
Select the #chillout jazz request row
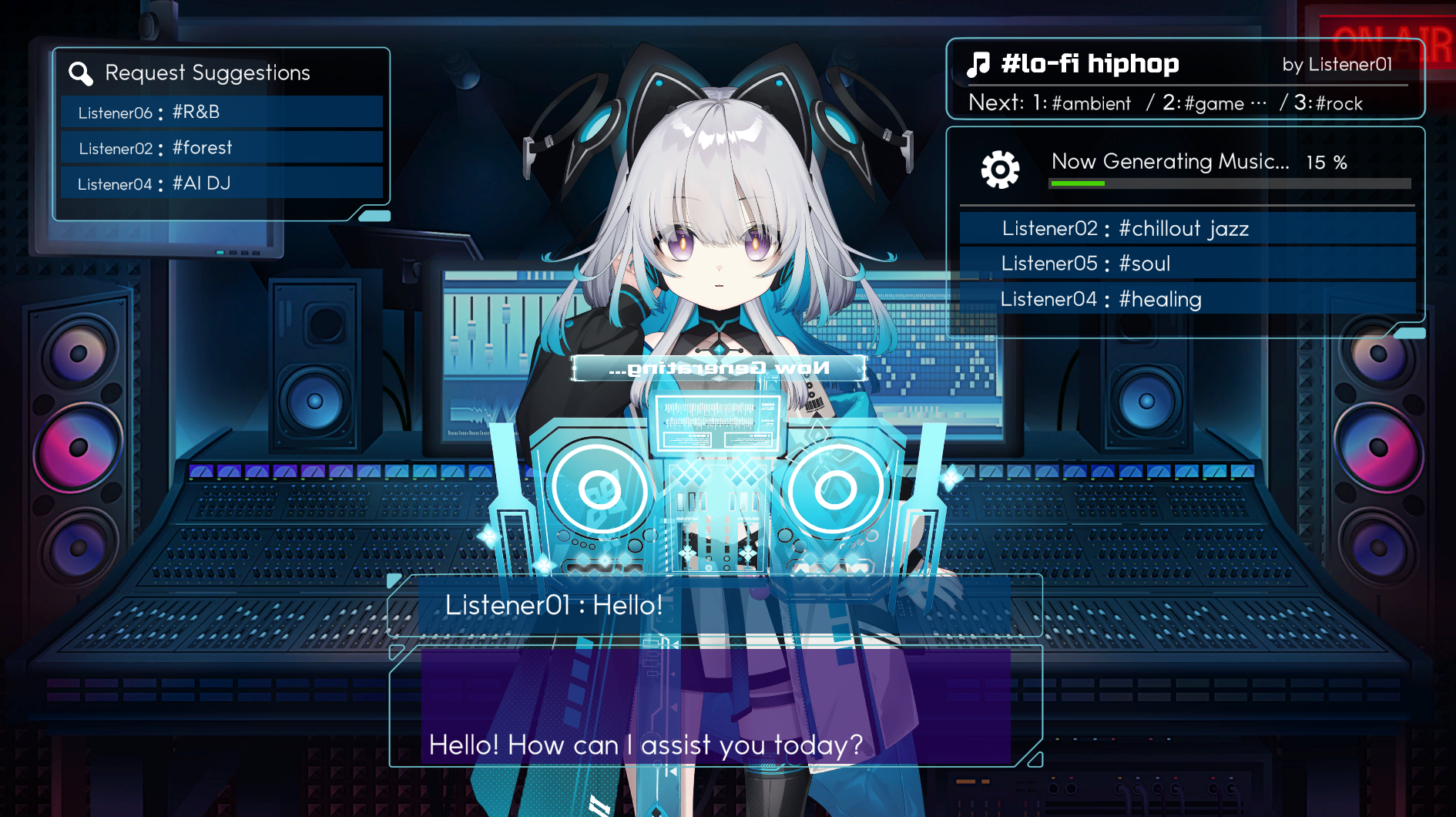coord(1186,229)
